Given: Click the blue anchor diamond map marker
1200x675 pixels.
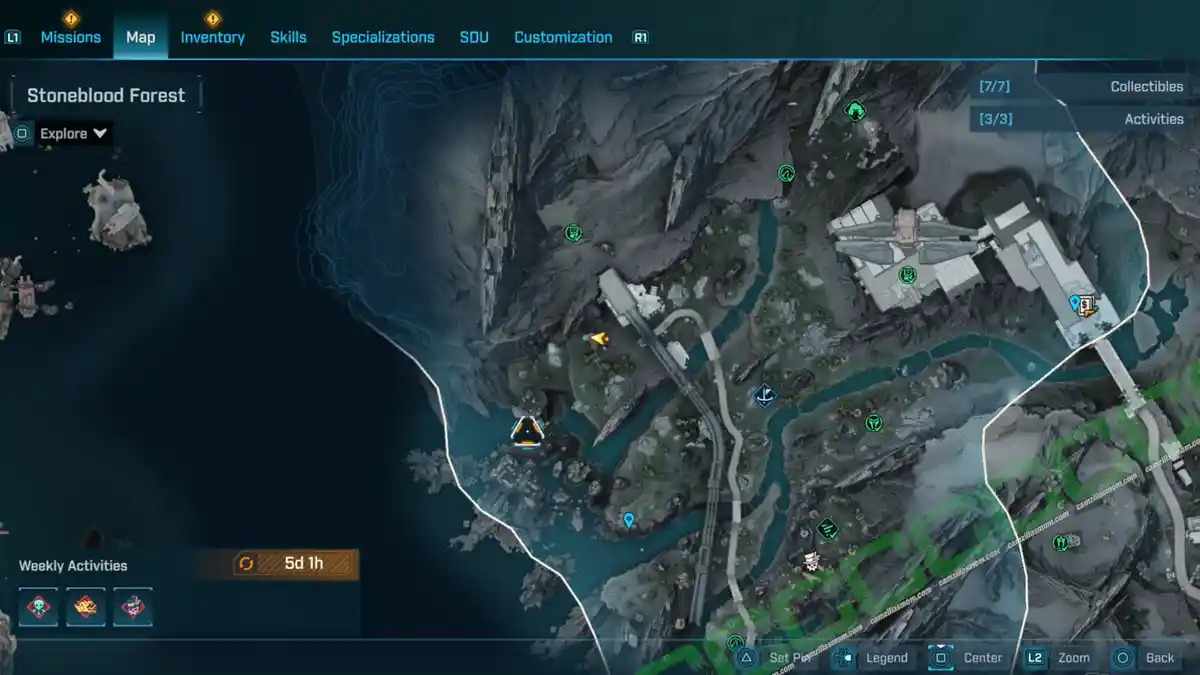Looking at the screenshot, I should 765,395.
